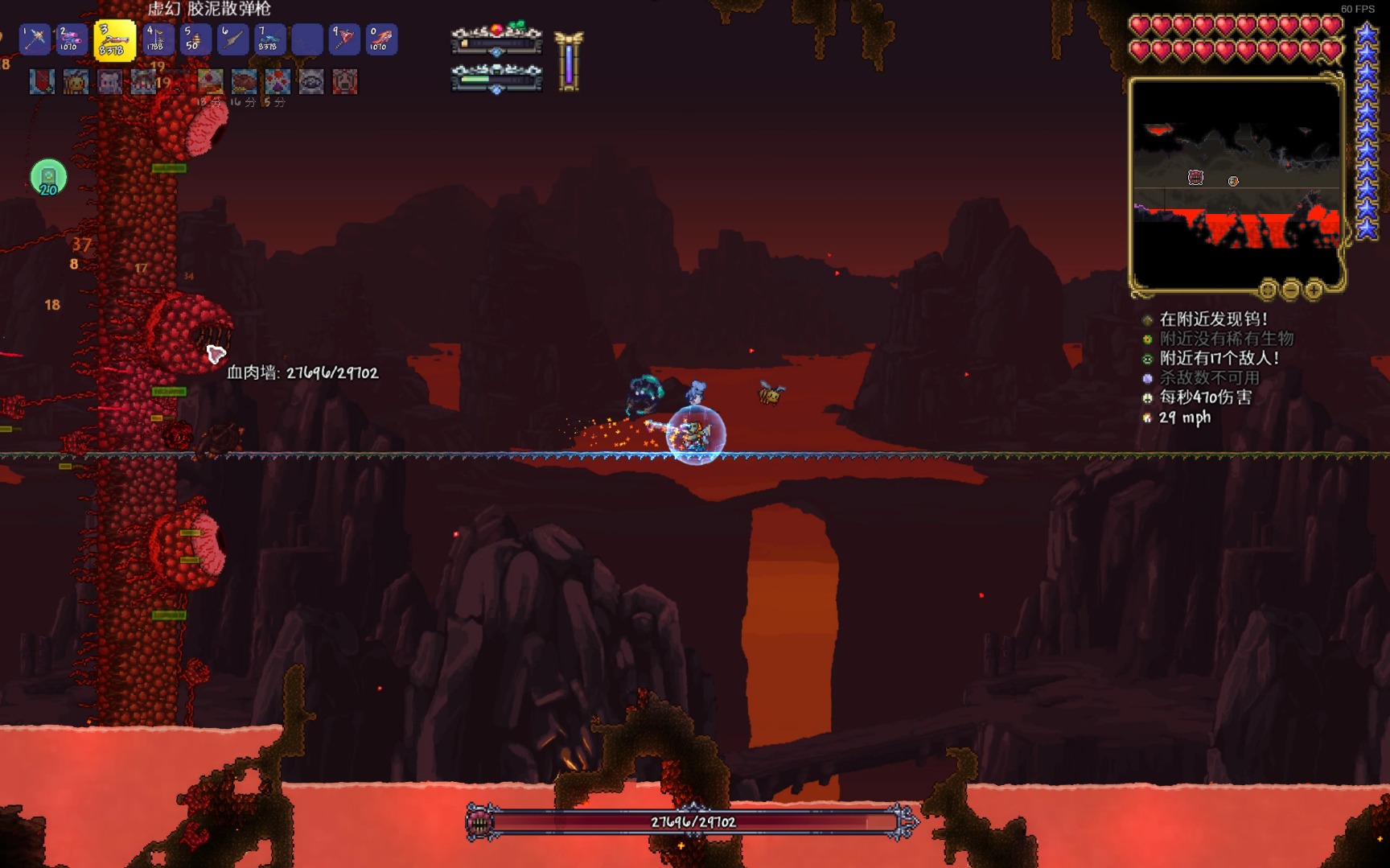Image resolution: width=1390 pixels, height=868 pixels.
Task: Select the pickaxe in hotbar slot 1
Action: (35, 39)
